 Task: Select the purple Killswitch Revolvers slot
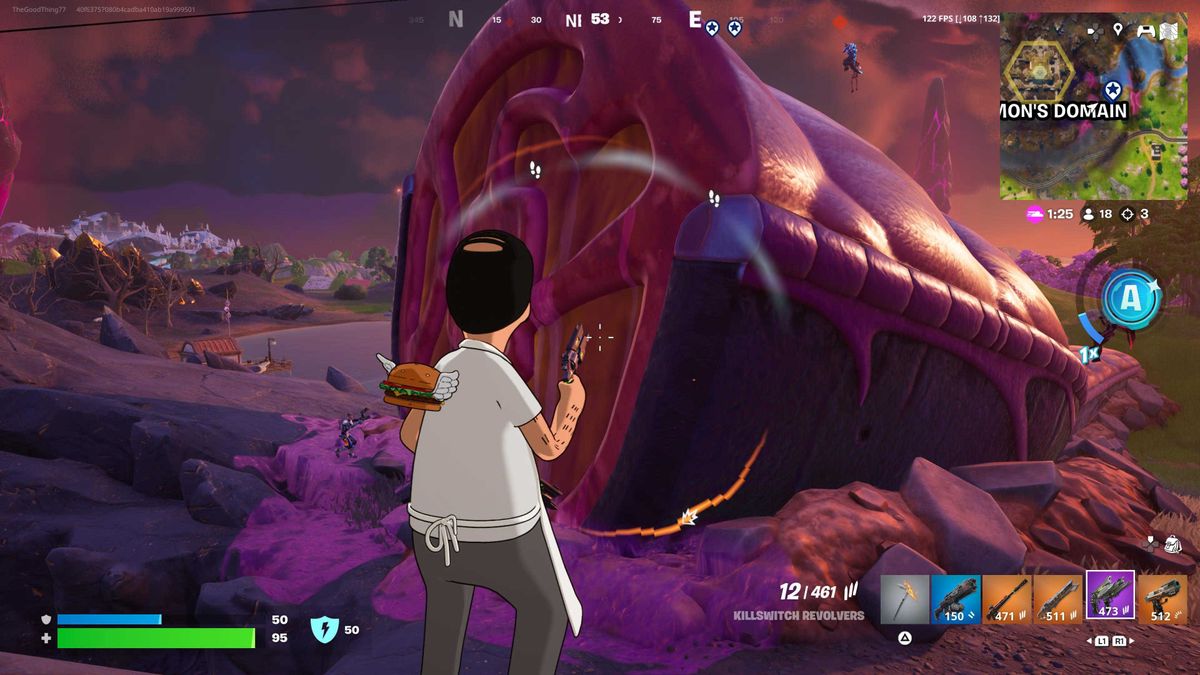click(1110, 596)
